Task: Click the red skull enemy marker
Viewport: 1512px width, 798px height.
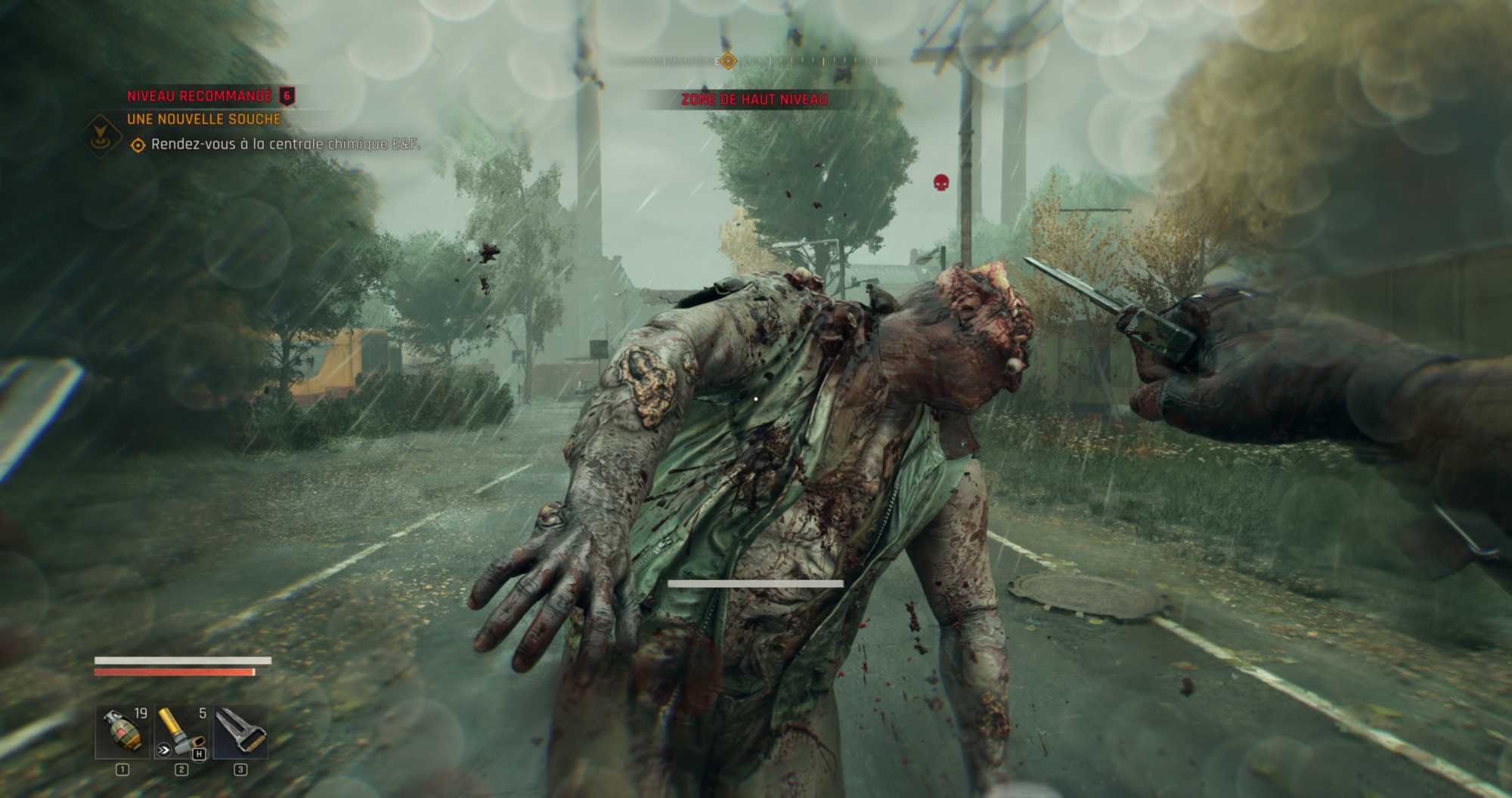Action: click(x=941, y=182)
